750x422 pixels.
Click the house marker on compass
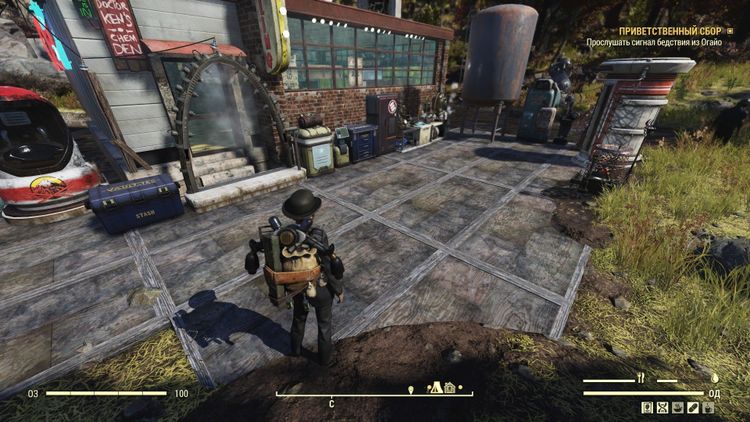450,387
